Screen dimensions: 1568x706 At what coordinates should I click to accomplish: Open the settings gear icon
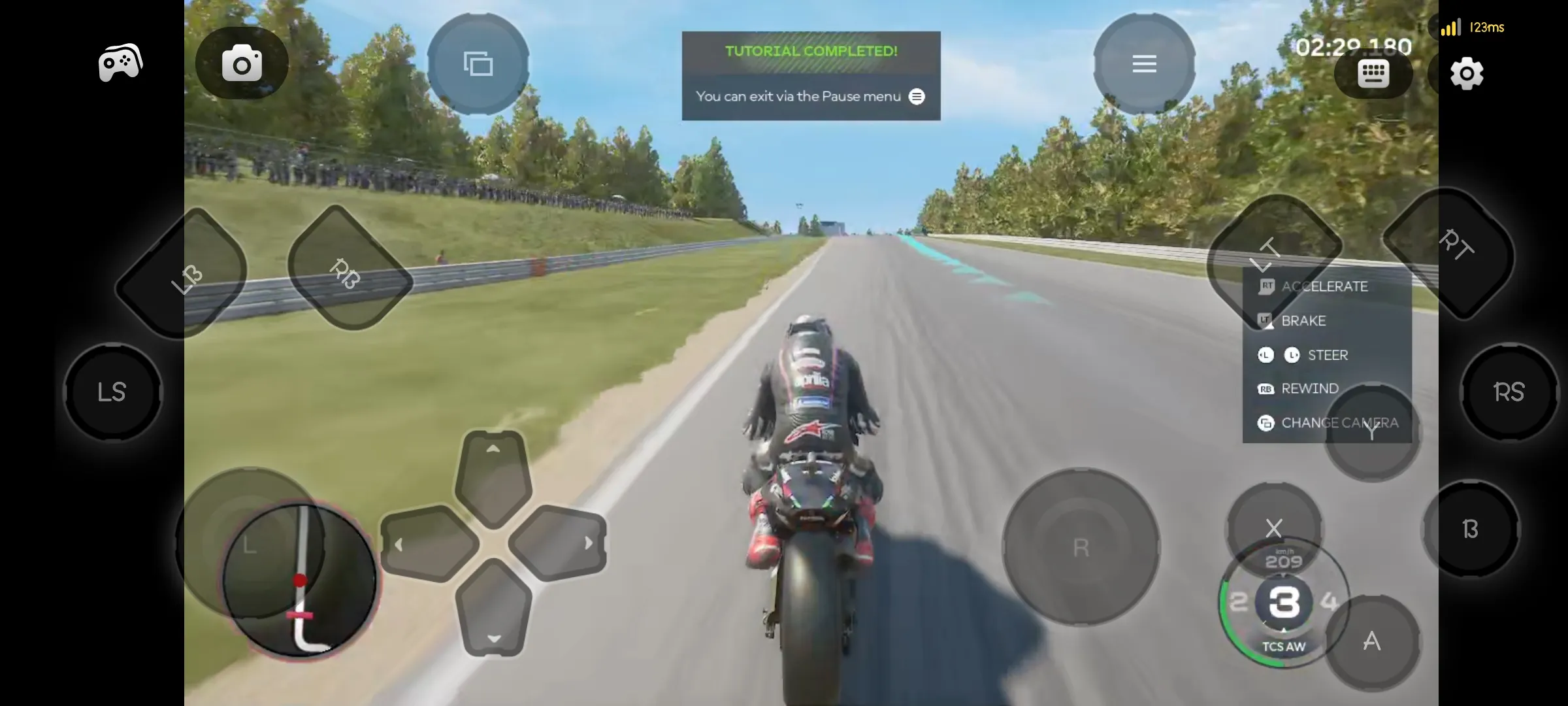coord(1465,74)
